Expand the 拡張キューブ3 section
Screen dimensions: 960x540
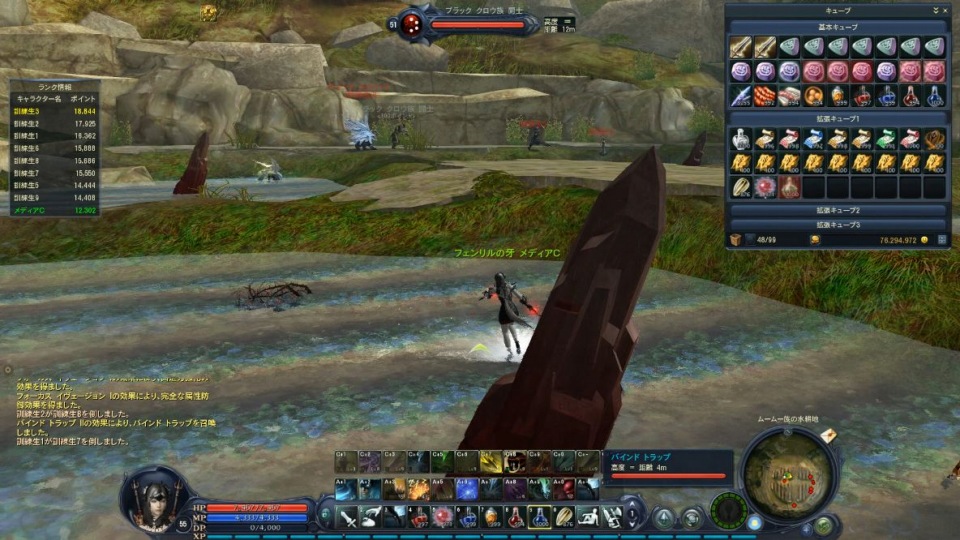(x=838, y=225)
